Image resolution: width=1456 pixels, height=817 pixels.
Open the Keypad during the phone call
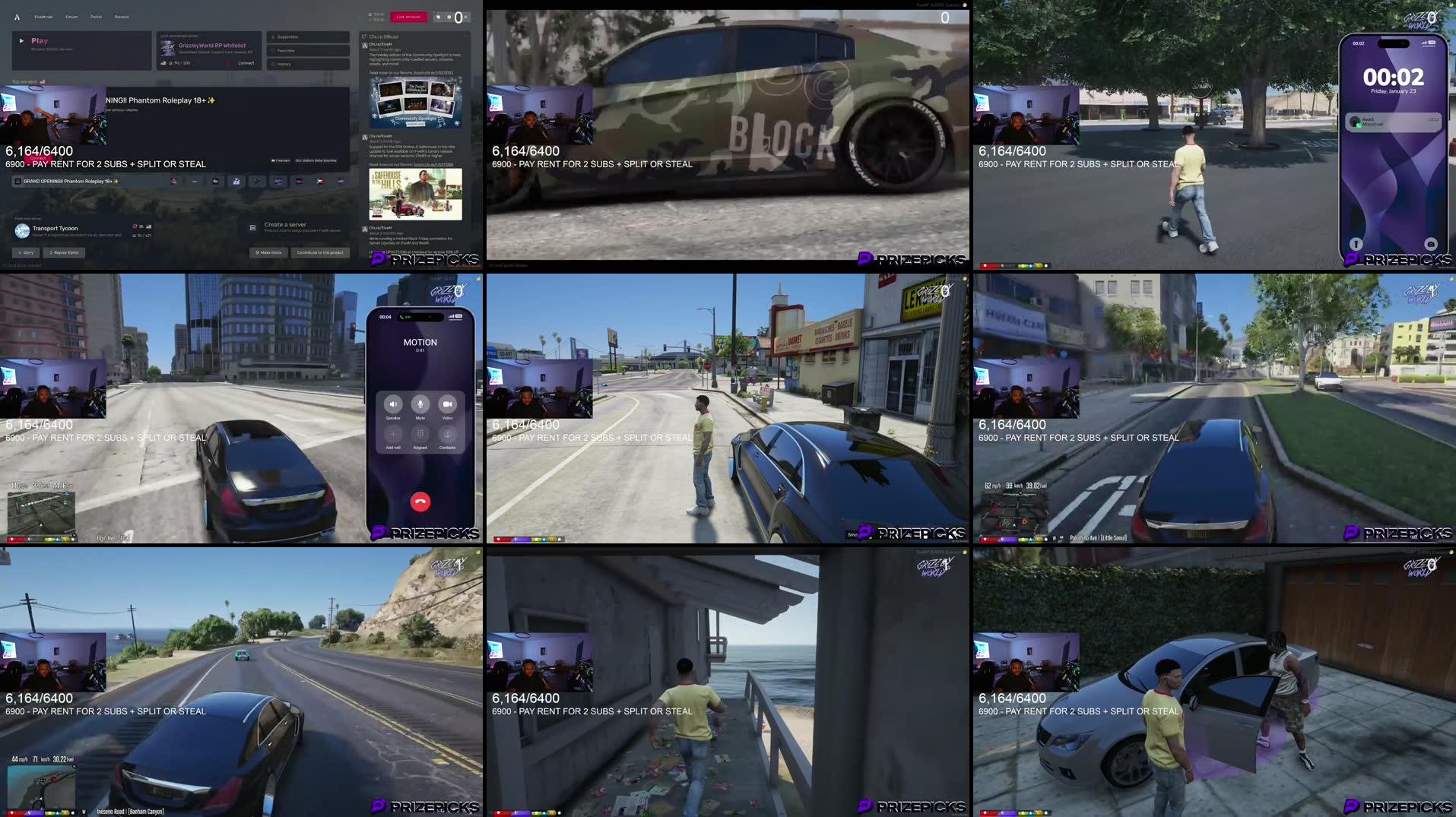pos(420,434)
